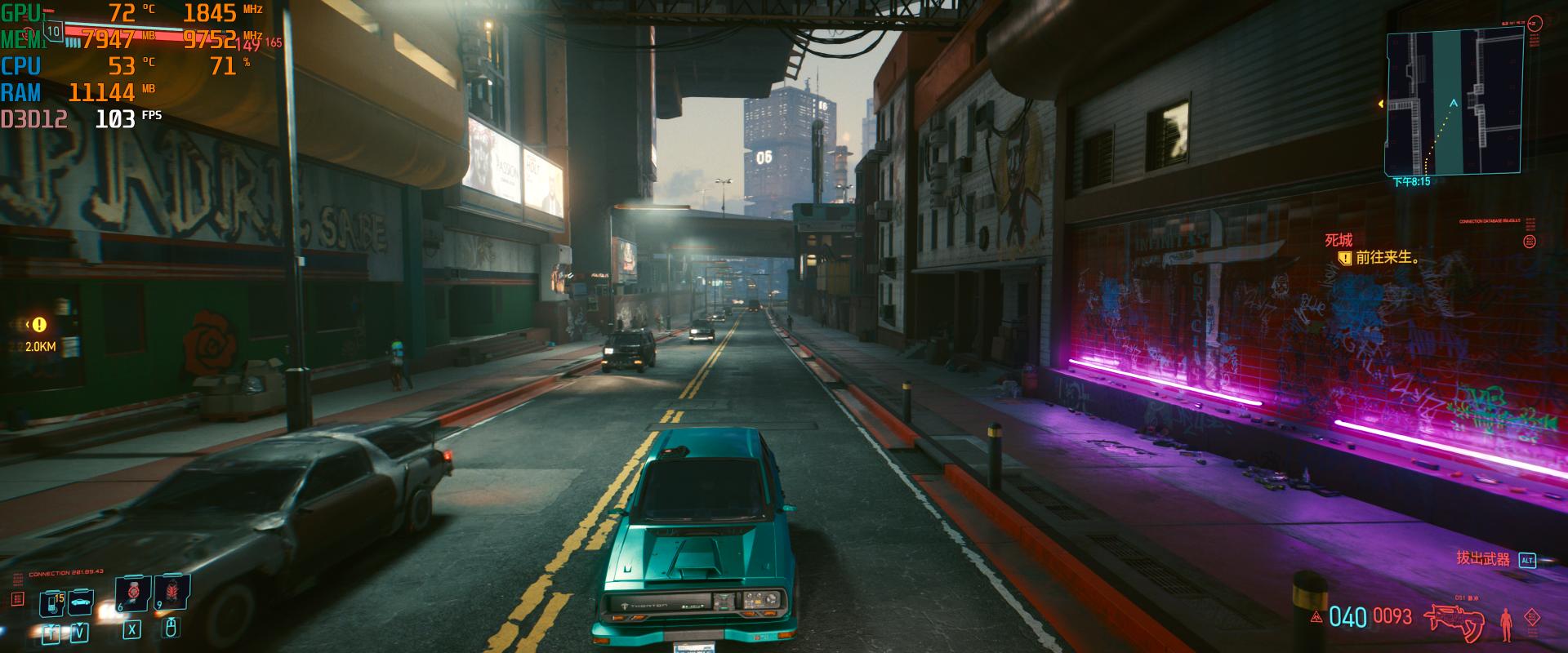
Task: Use the red inhaler consumable slot
Action: click(x=132, y=592)
